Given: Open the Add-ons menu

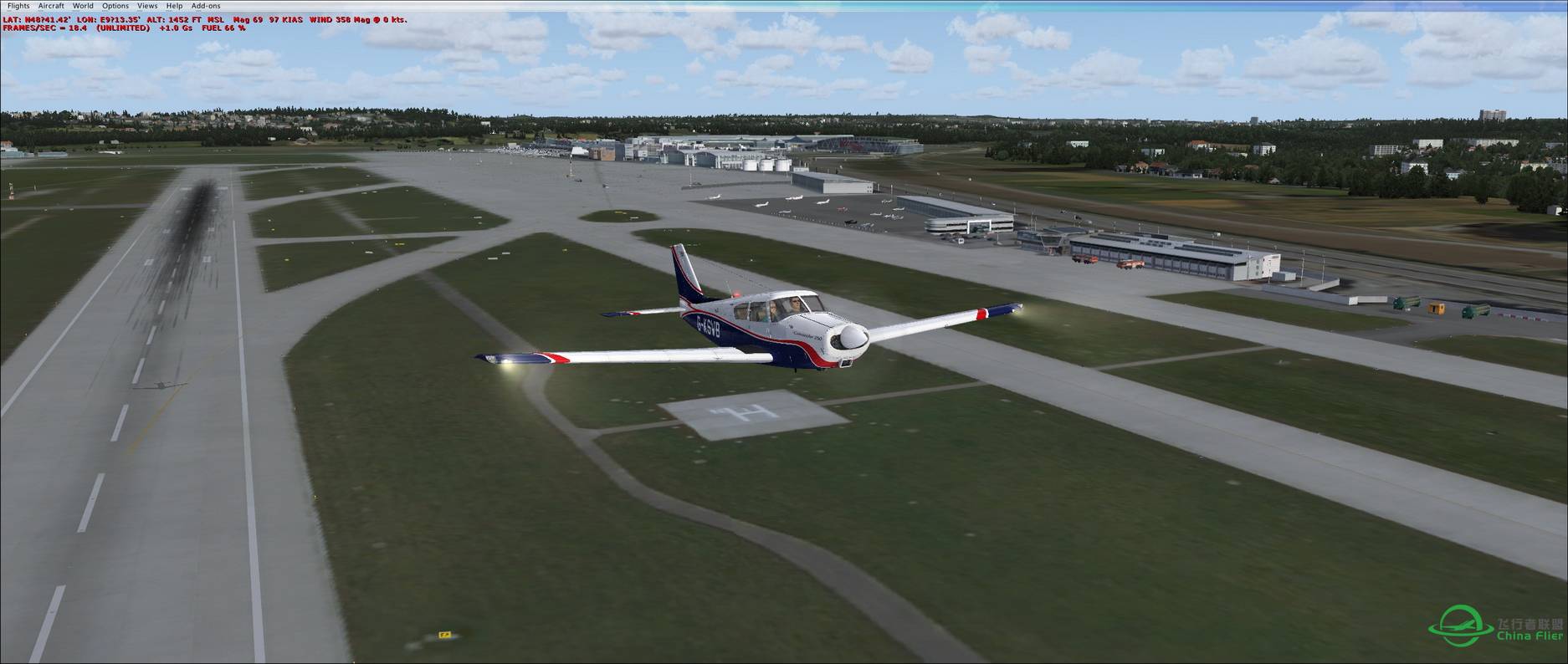Looking at the screenshot, I should tap(206, 6).
